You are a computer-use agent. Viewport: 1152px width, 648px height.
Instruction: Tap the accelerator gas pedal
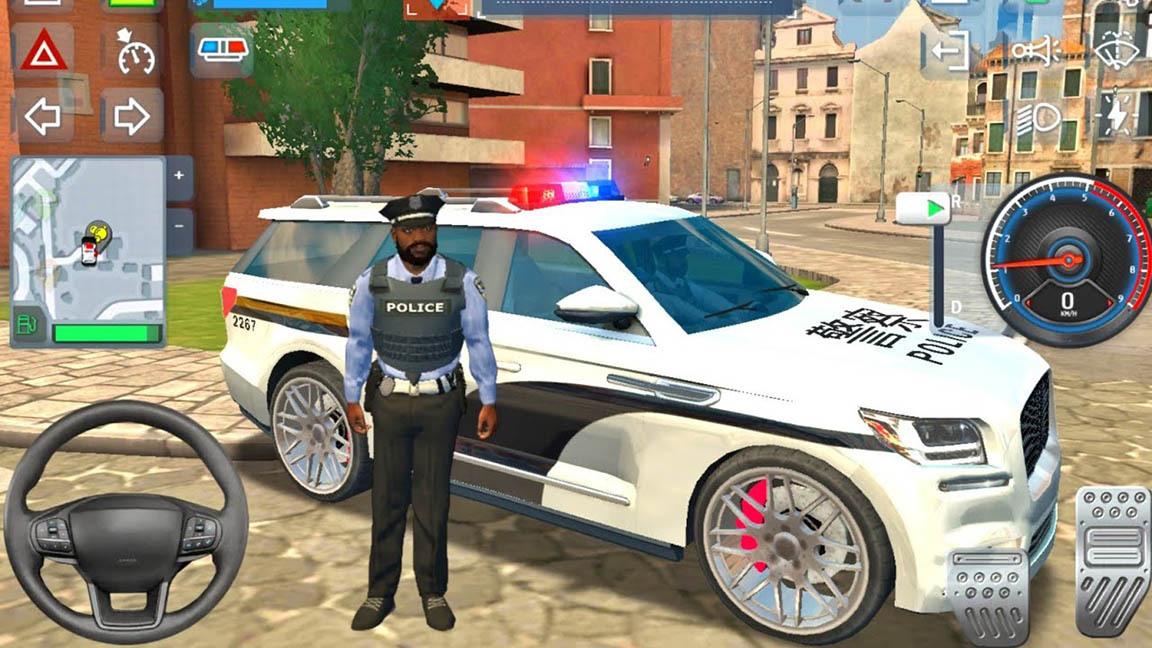(x=1113, y=561)
